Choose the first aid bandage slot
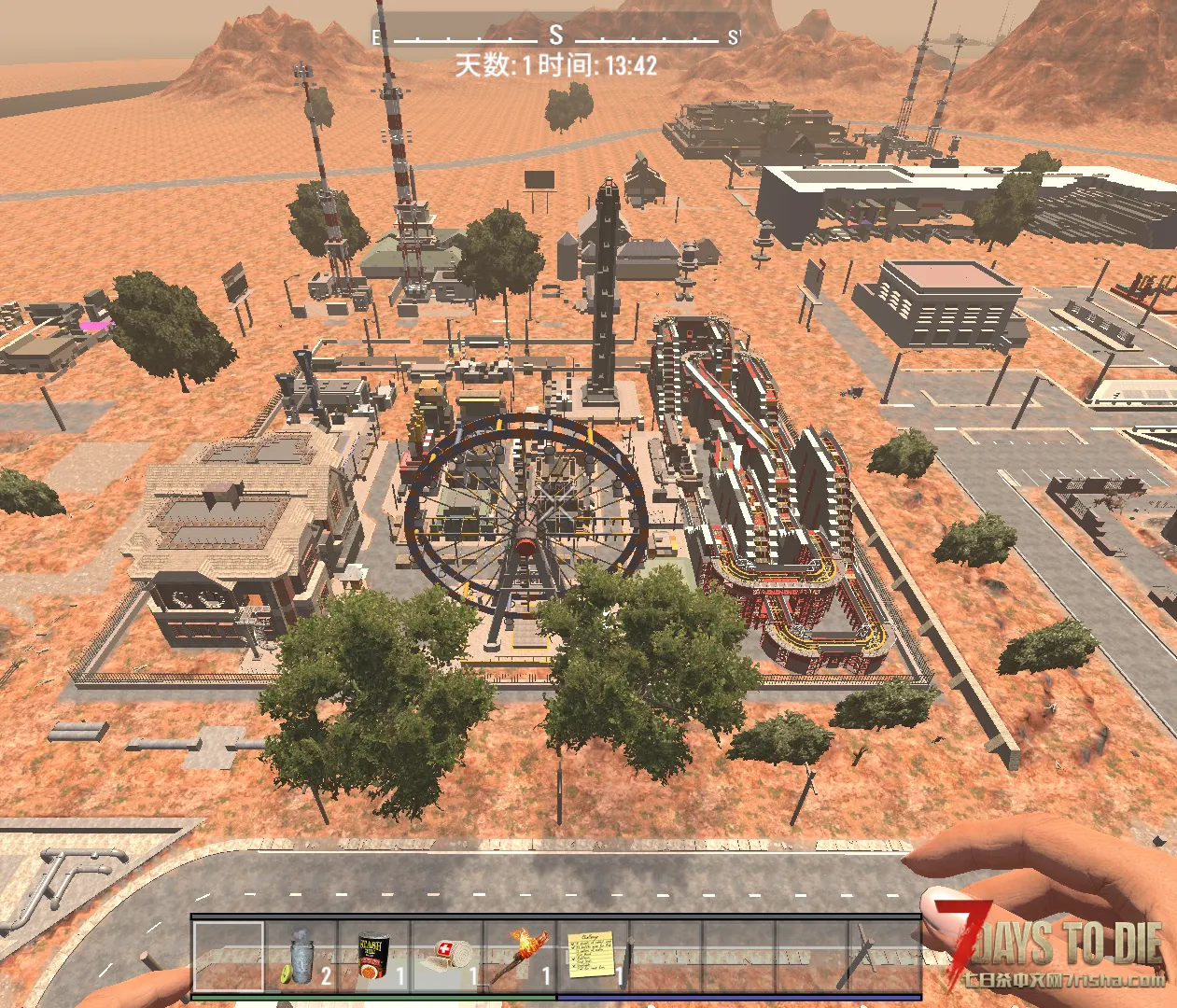 [448, 956]
